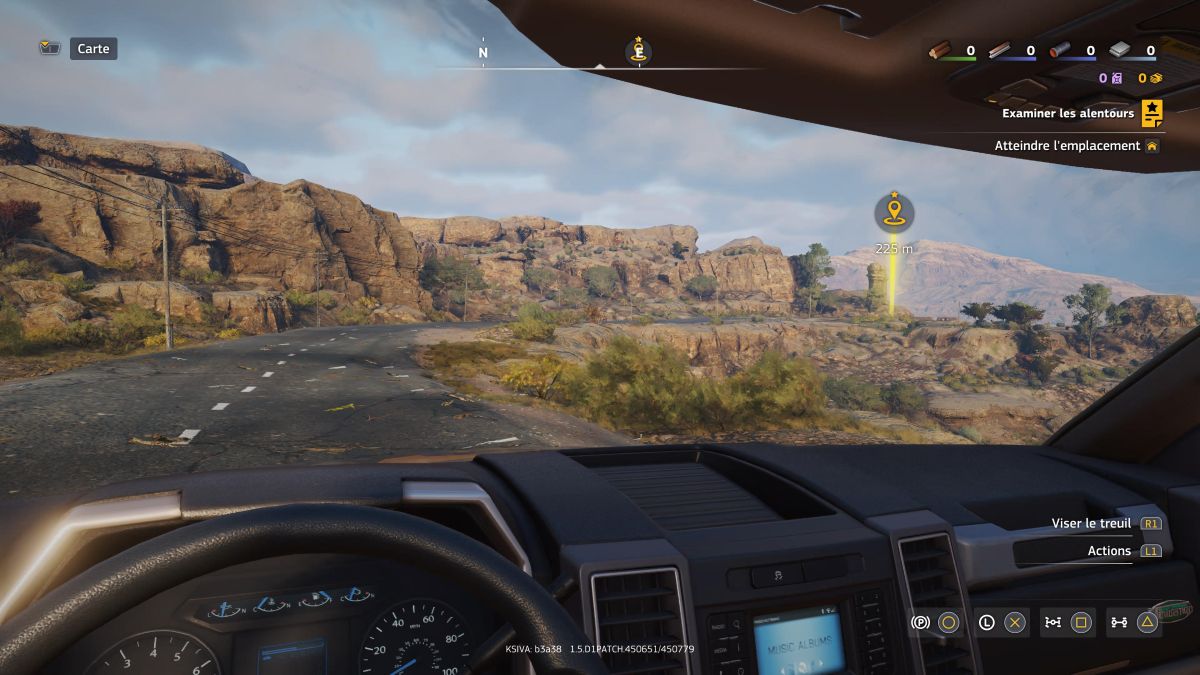Toggle the low gear L icon
Screen dimensions: 1200x675
tap(987, 622)
